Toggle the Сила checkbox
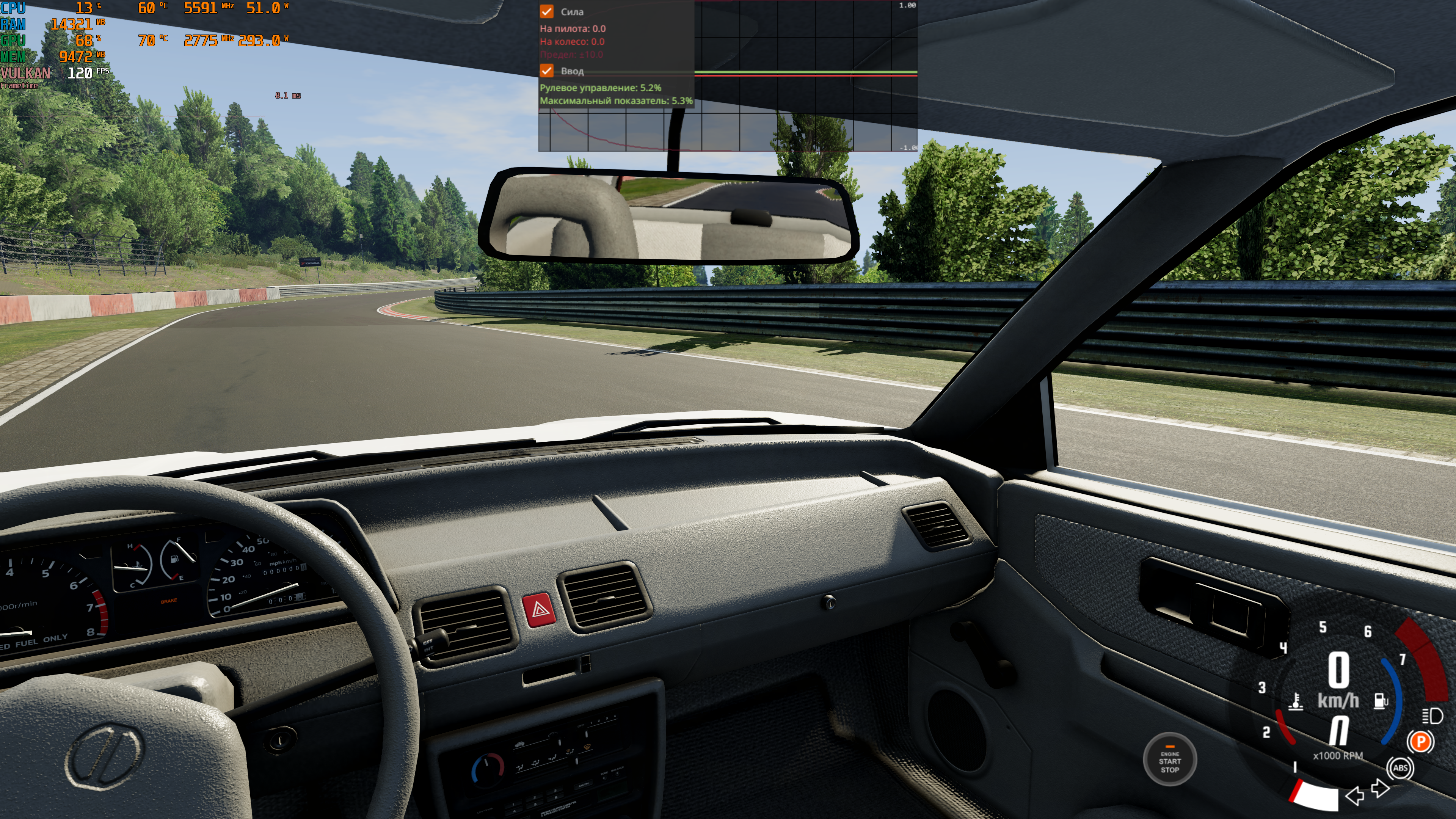 tap(546, 11)
